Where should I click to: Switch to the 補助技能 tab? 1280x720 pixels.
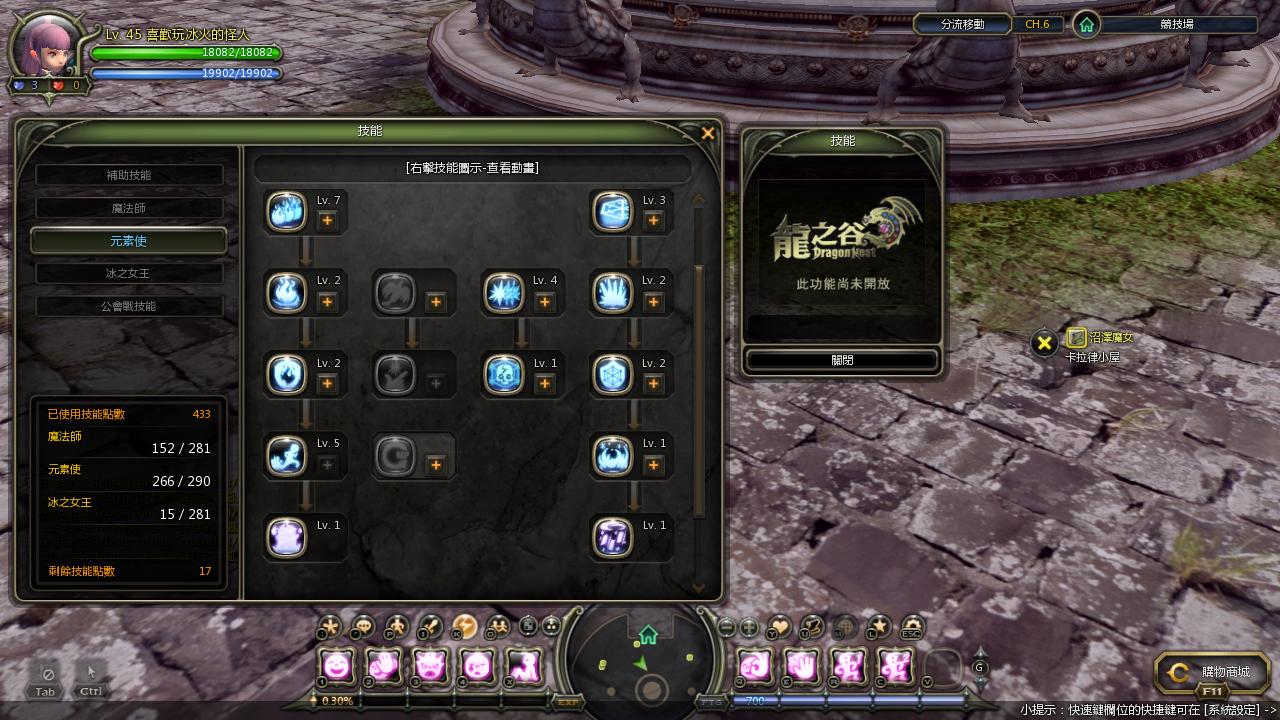click(x=129, y=175)
